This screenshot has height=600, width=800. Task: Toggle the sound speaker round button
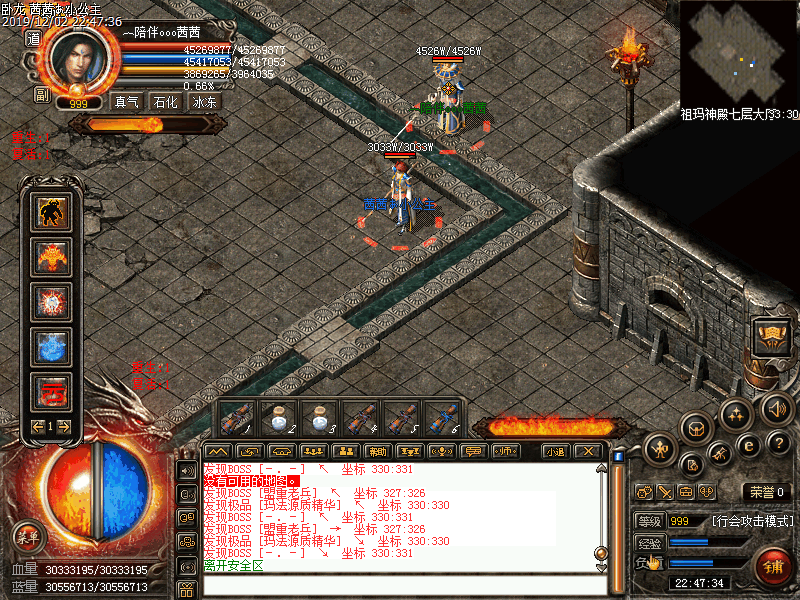pos(777,408)
